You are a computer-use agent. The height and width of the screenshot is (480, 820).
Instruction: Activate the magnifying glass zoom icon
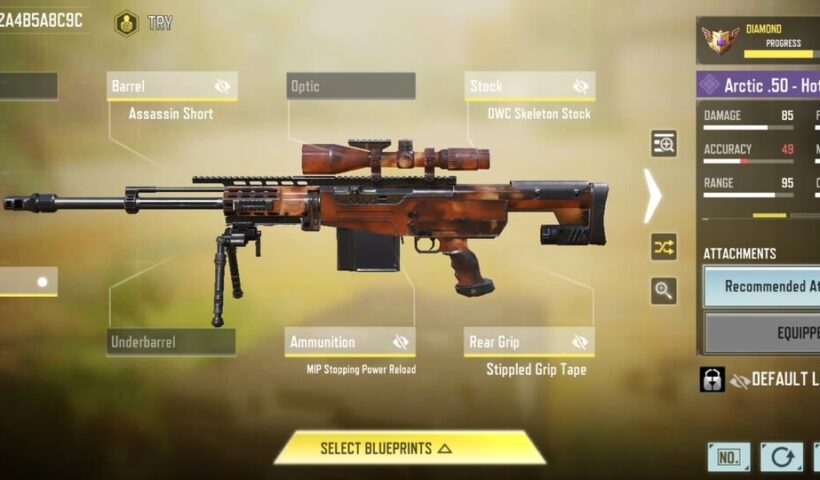(664, 291)
